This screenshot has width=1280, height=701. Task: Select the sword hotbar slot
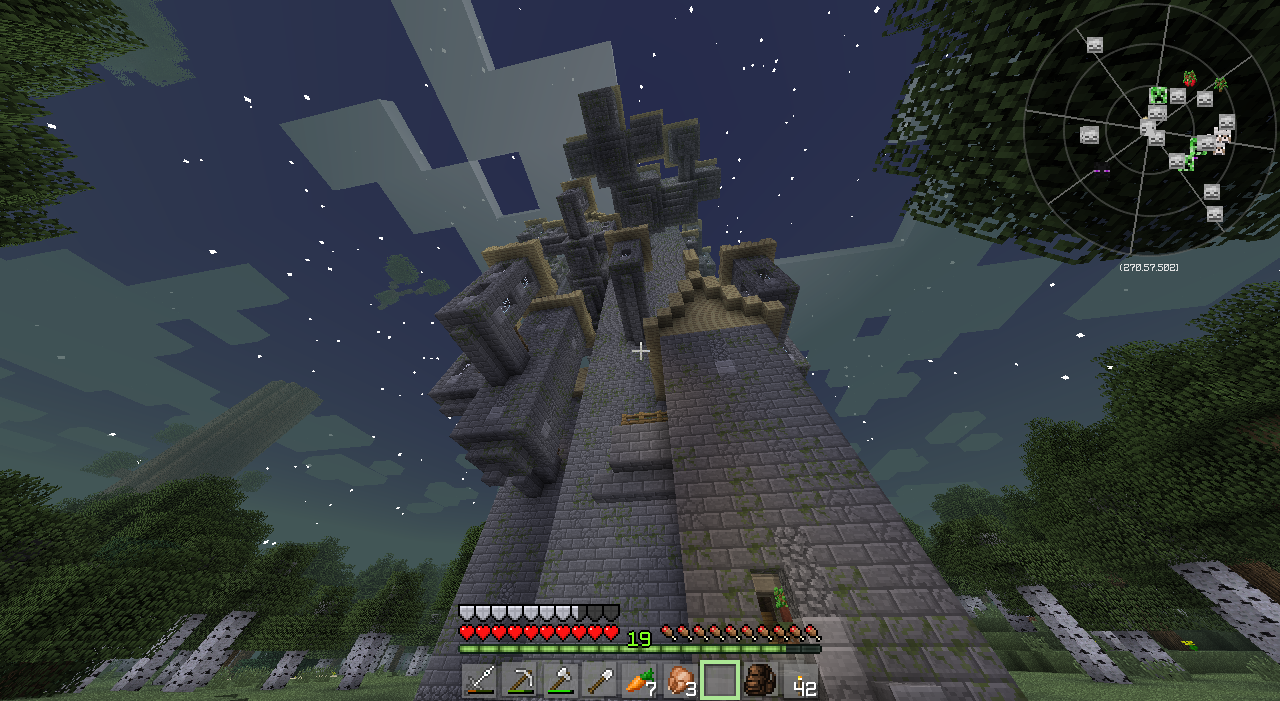[480, 680]
